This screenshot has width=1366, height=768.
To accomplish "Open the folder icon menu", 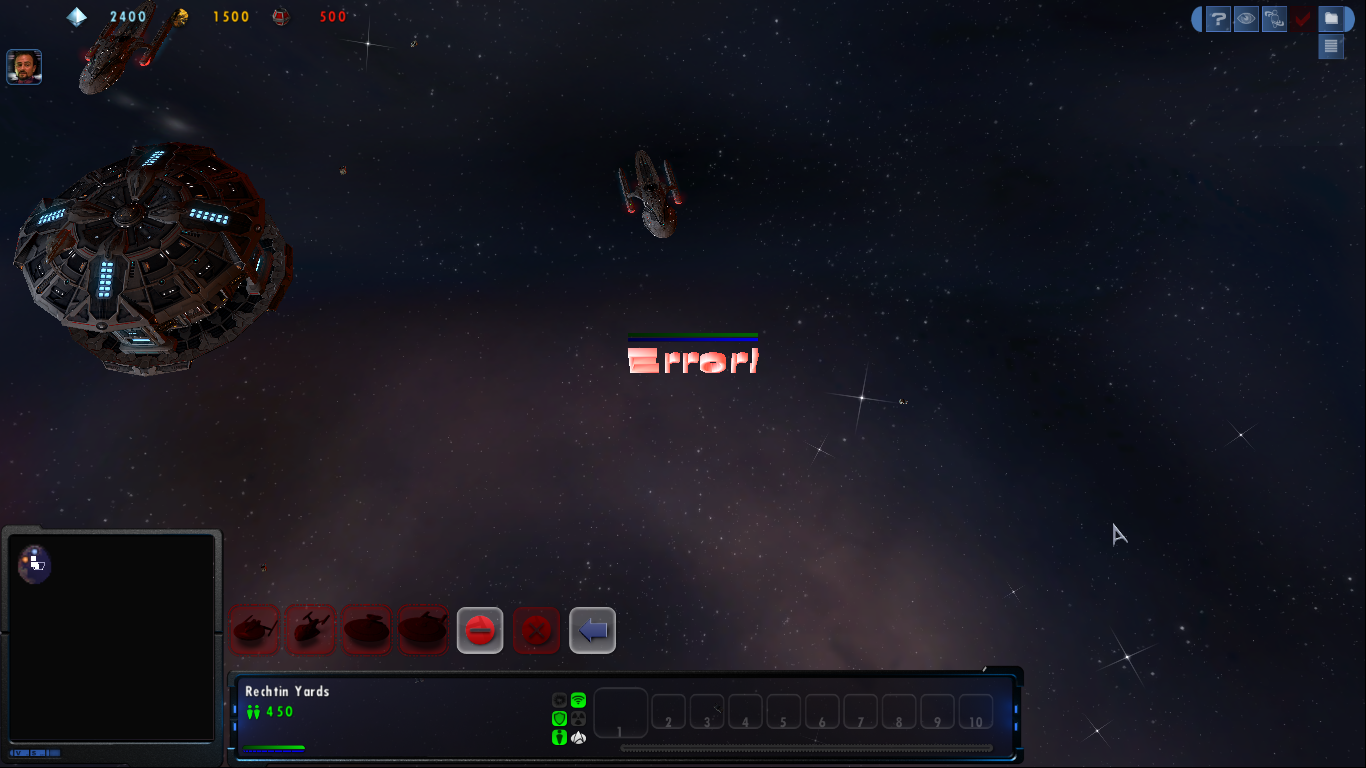I will (x=1331, y=19).
